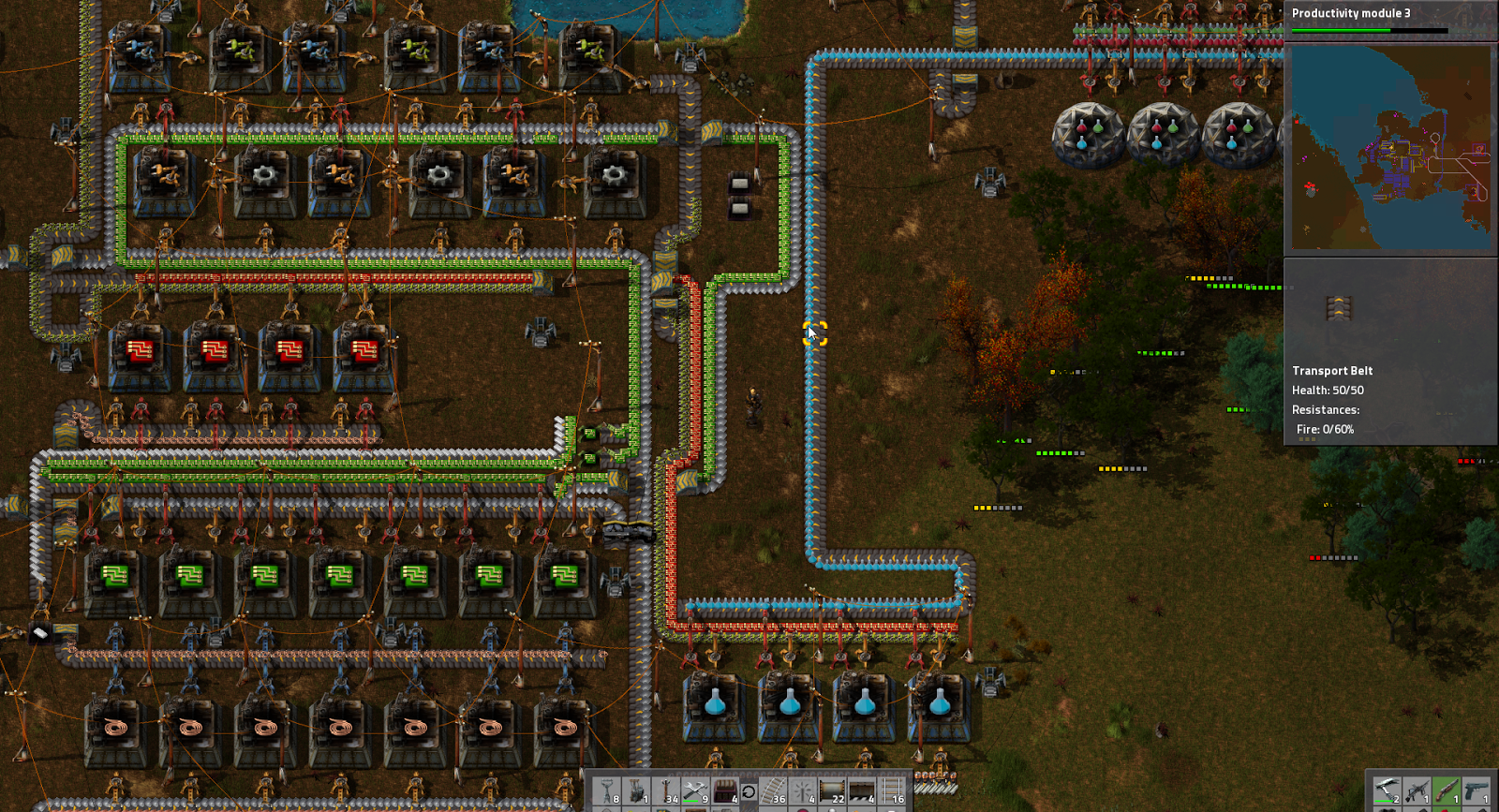
Task: Equip the pistol from the weapons panel
Action: (1476, 790)
